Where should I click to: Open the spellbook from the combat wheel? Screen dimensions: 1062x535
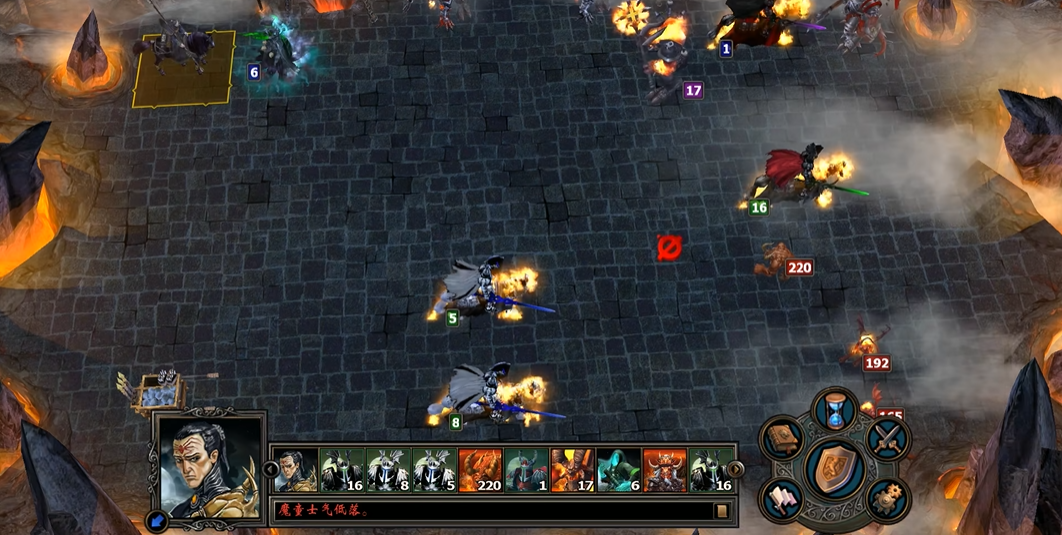tap(782, 437)
